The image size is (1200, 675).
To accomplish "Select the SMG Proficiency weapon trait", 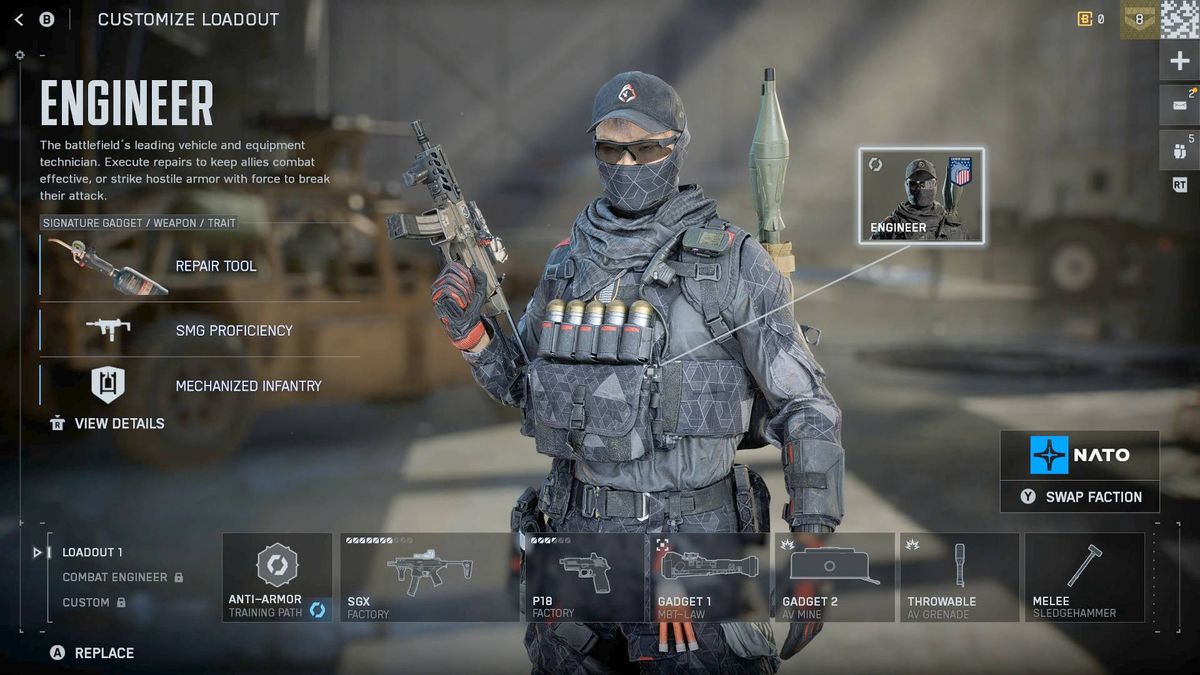I will (x=200, y=330).
